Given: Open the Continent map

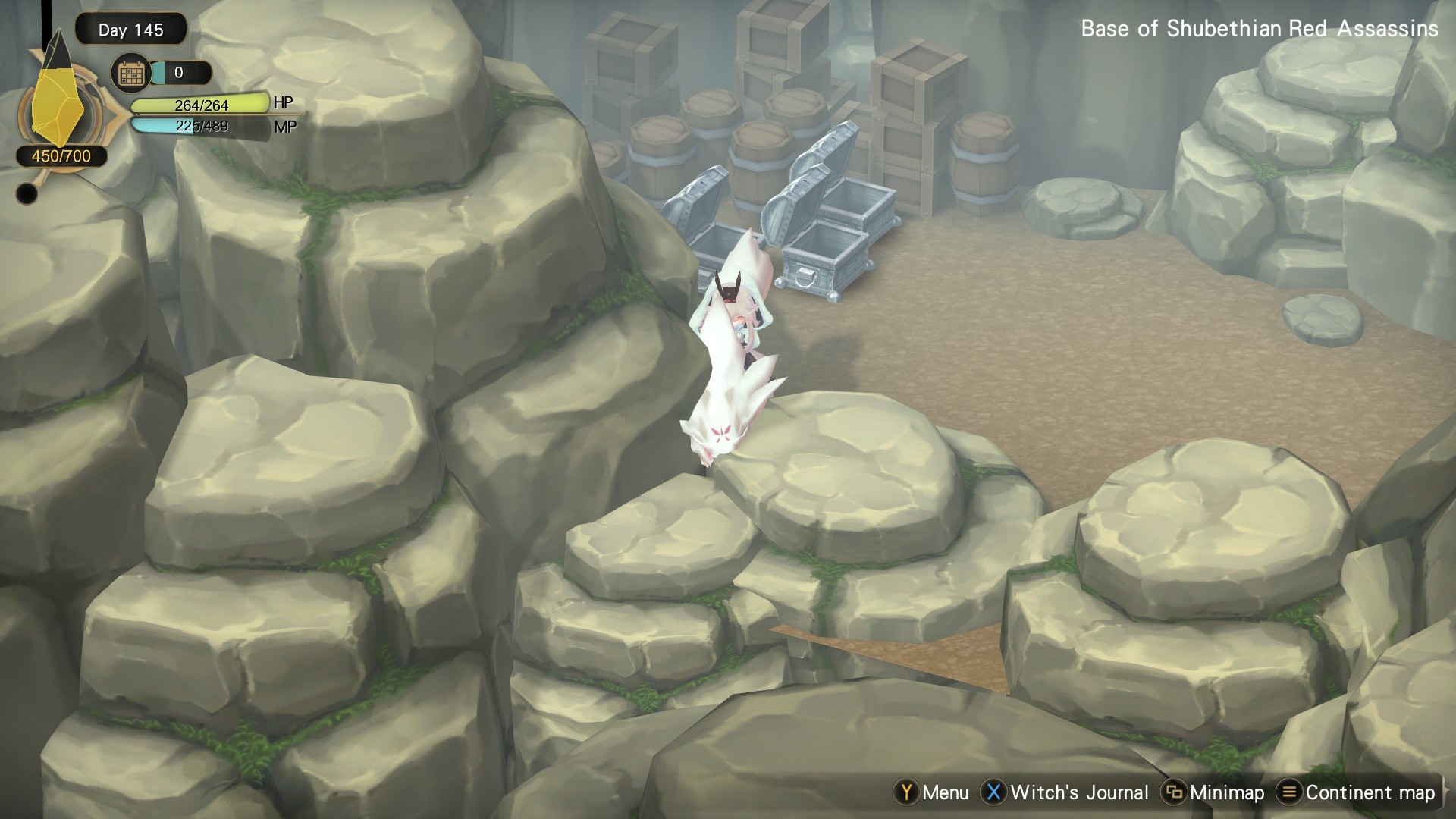Looking at the screenshot, I should pyautogui.click(x=1357, y=792).
